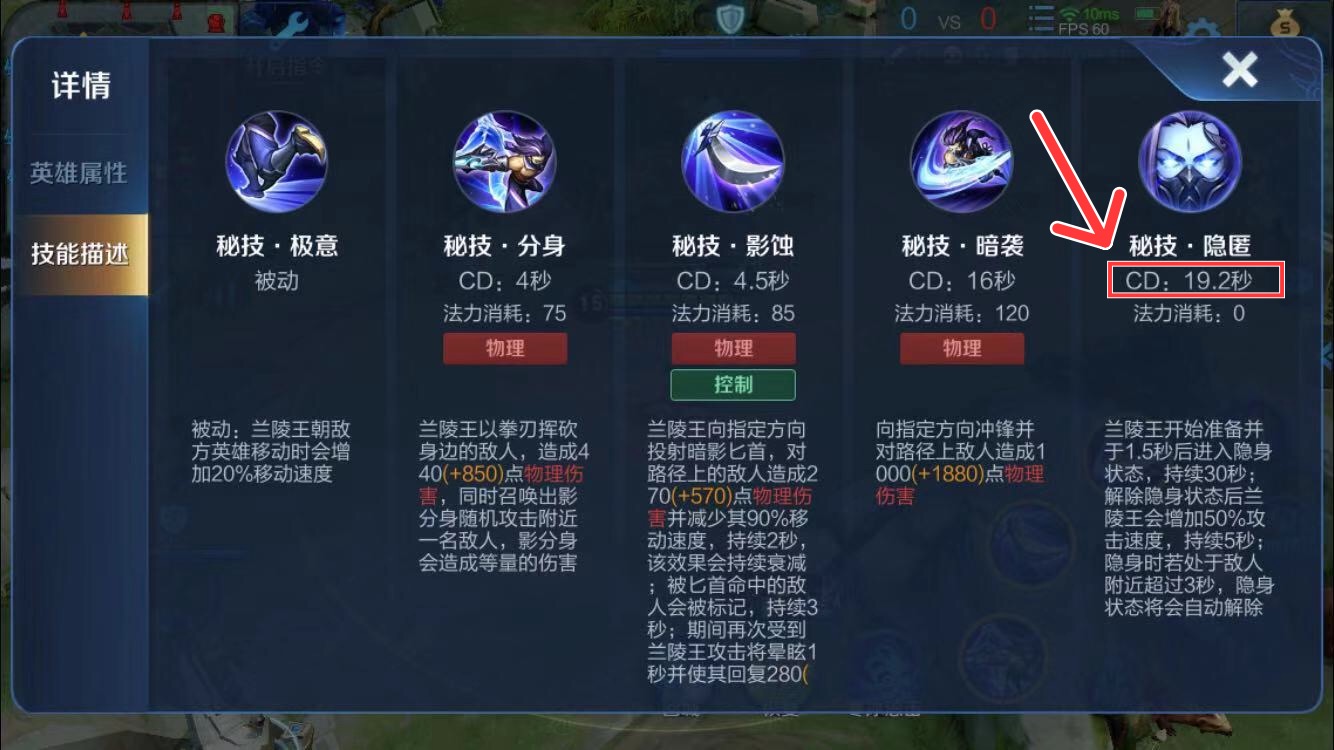Click the shield icon at top center
This screenshot has width=1334, height=750.
pyautogui.click(x=729, y=19)
